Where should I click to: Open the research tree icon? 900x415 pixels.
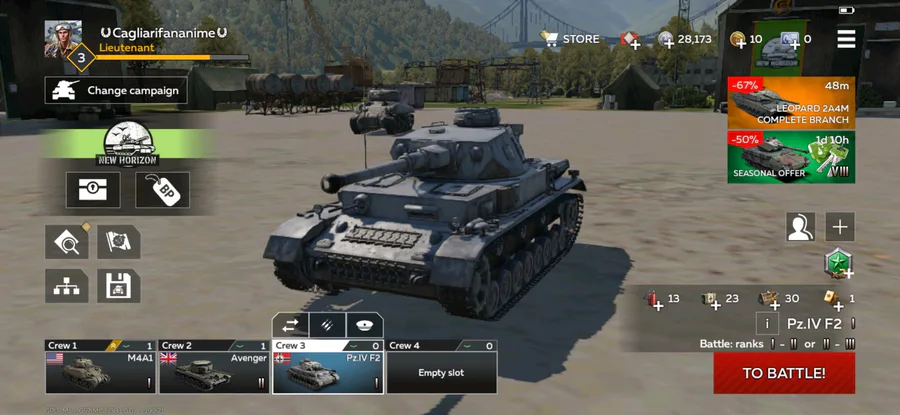pos(65,287)
